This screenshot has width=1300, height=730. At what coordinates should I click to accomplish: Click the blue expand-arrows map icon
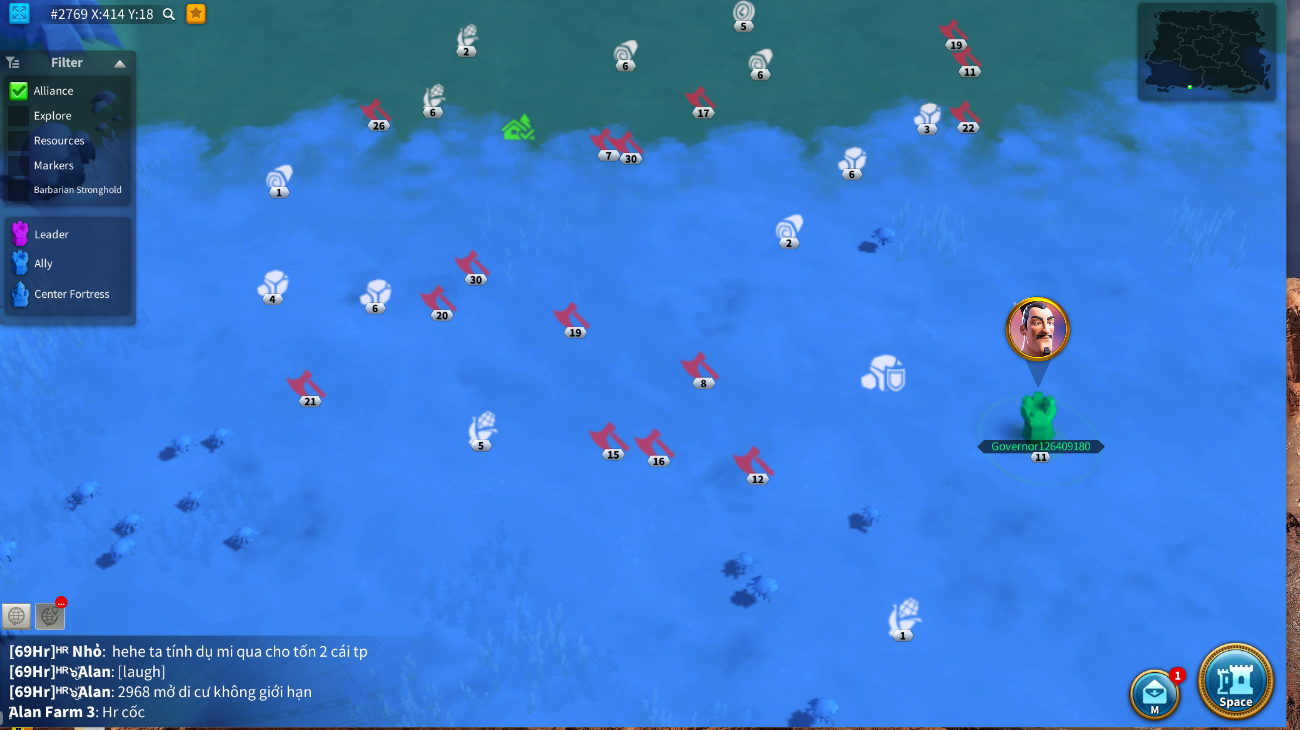pos(19,13)
